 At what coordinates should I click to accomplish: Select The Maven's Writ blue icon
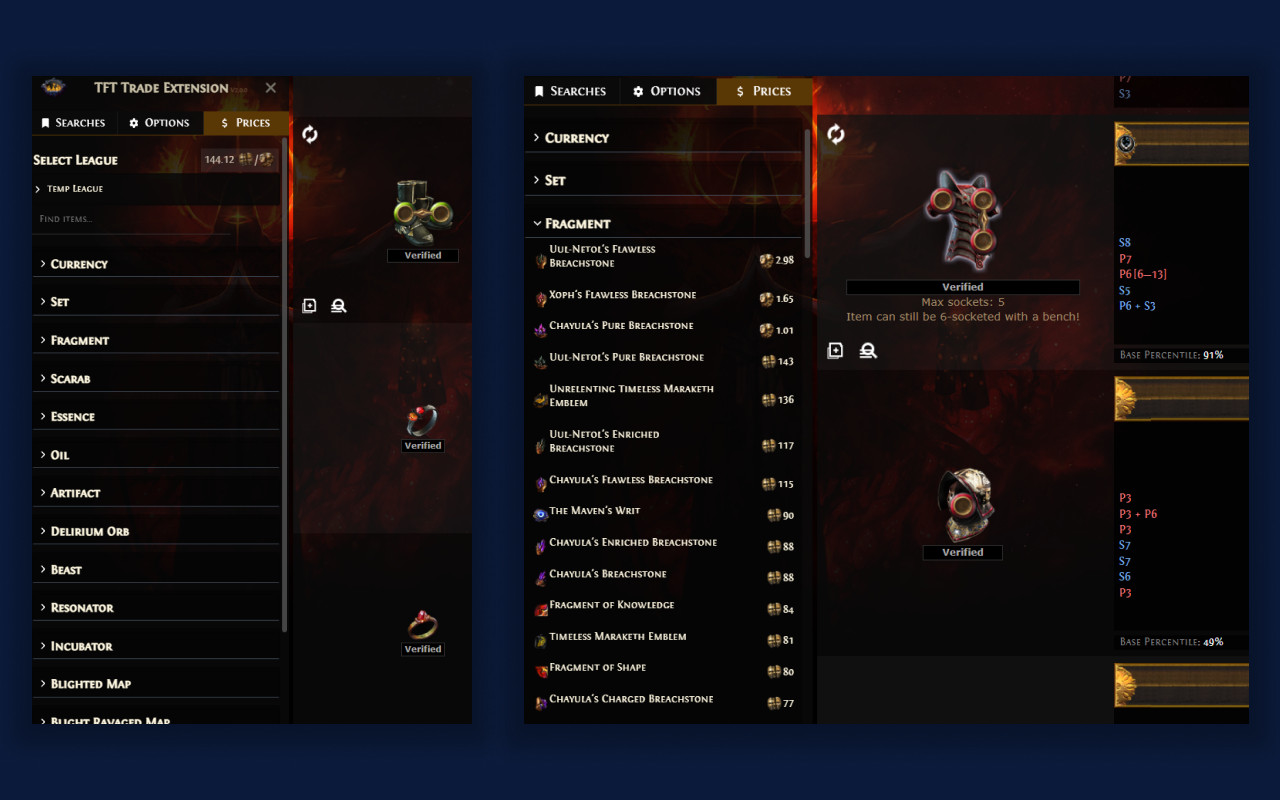tap(538, 512)
